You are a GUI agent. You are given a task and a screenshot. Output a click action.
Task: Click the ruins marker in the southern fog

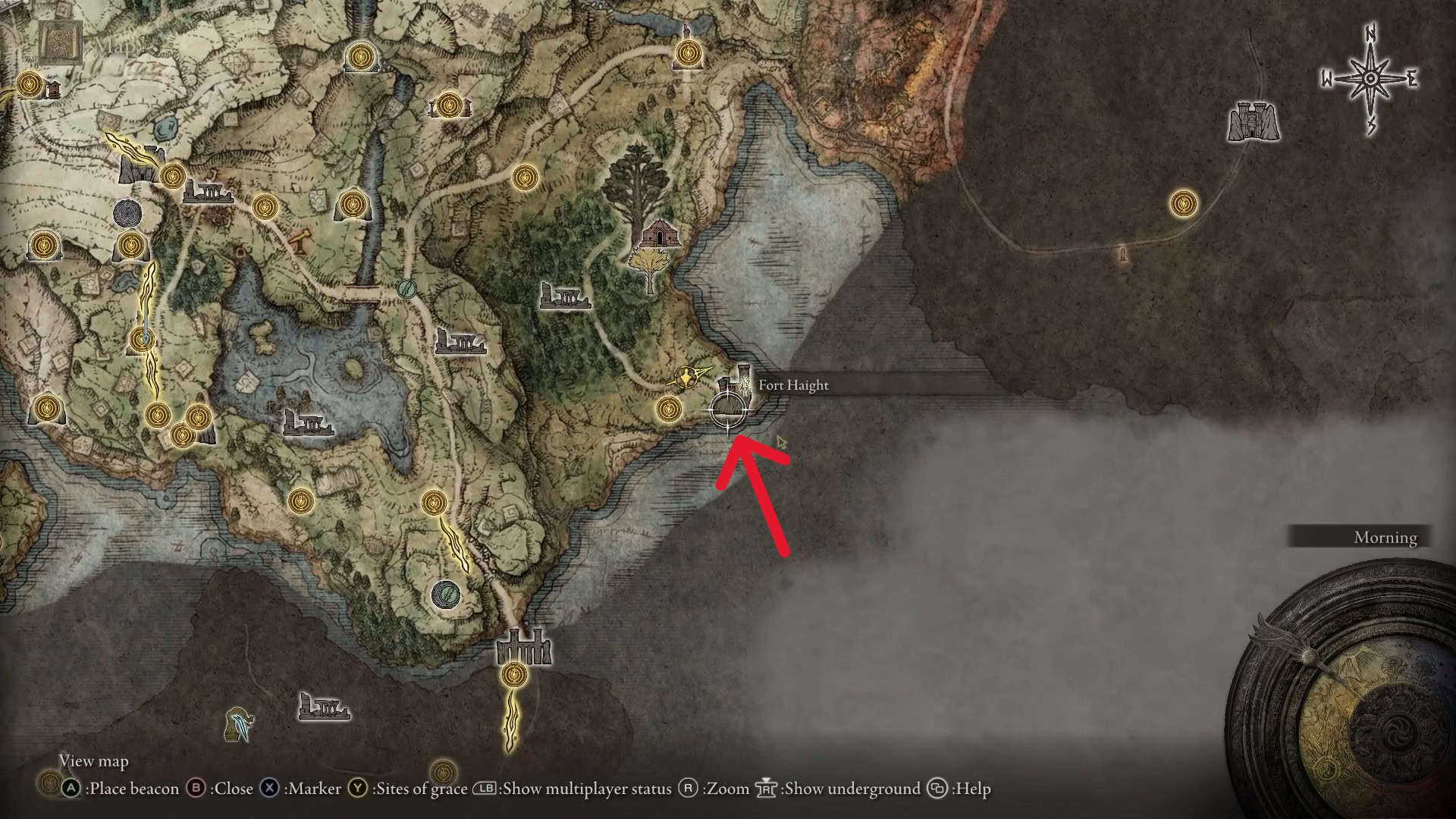324,707
